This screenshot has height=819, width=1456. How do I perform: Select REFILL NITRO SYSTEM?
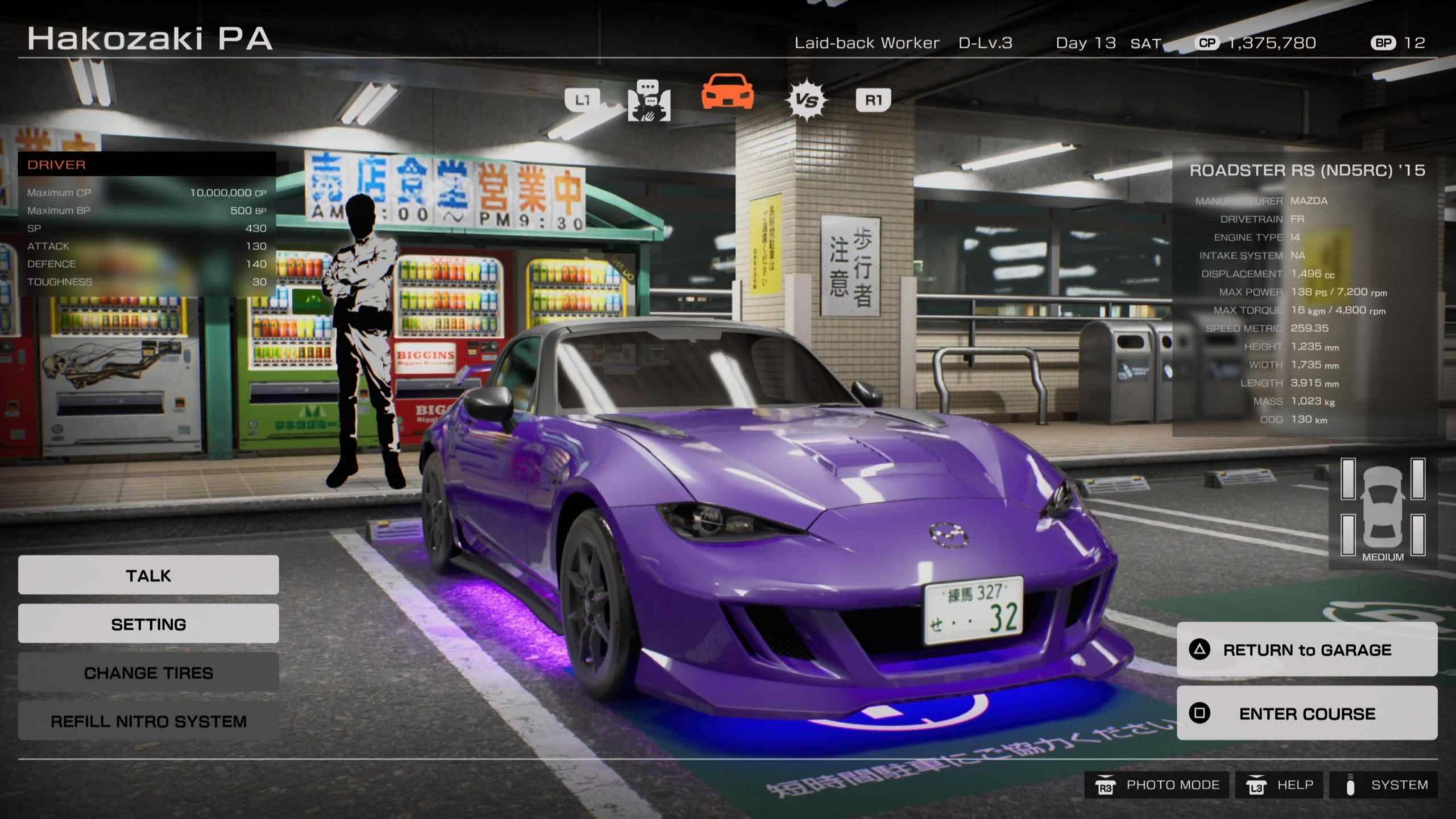coord(148,721)
